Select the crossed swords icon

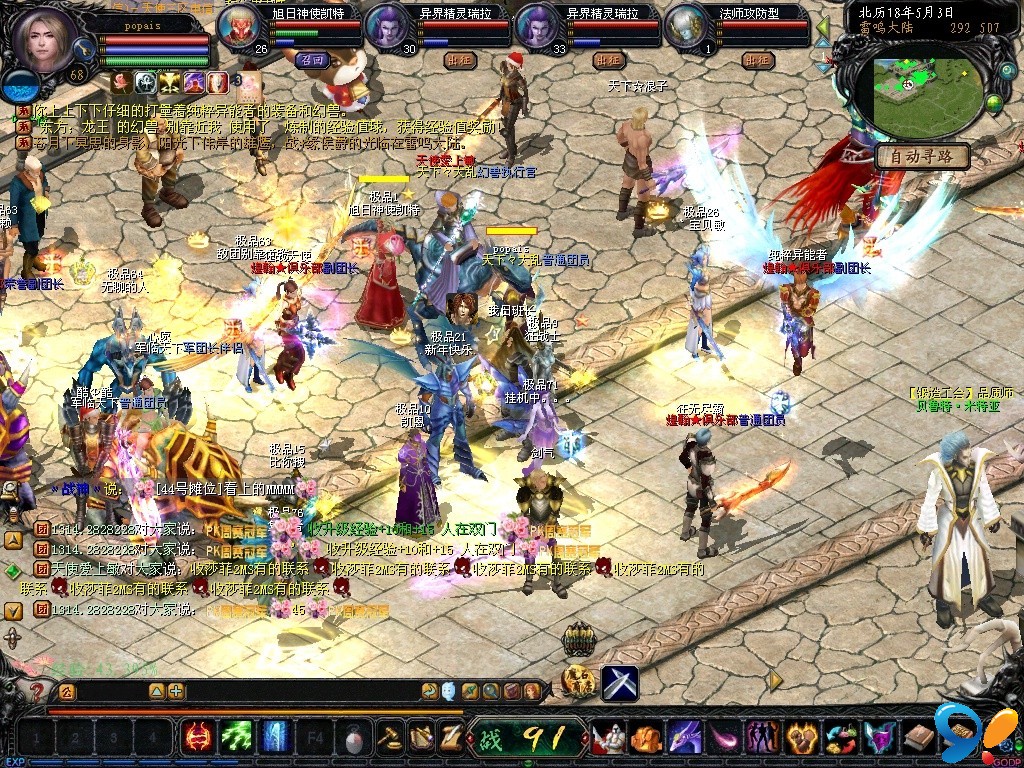point(620,683)
